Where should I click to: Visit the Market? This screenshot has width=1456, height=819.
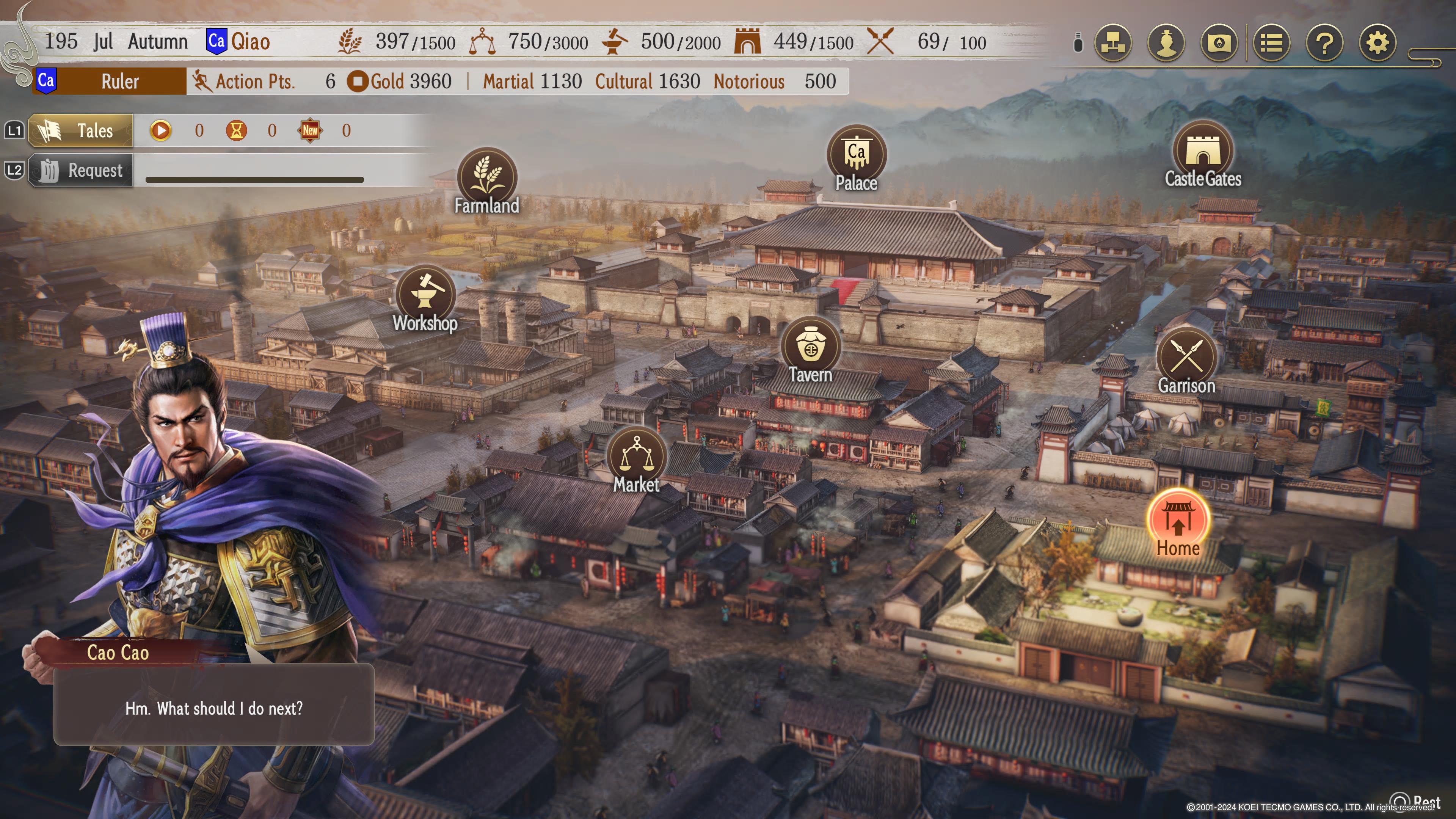coord(637,456)
